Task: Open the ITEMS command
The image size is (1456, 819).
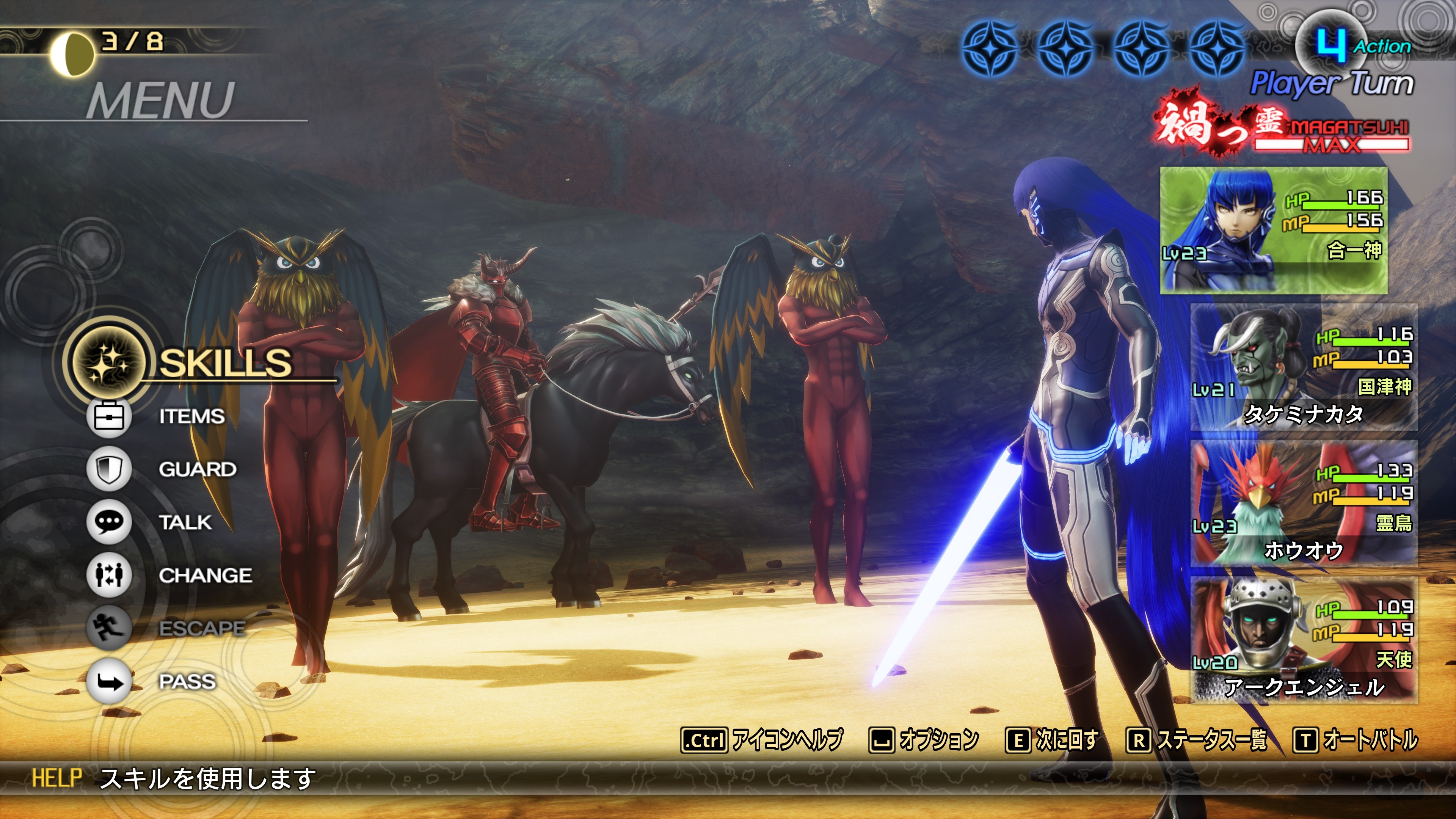Action: (191, 417)
